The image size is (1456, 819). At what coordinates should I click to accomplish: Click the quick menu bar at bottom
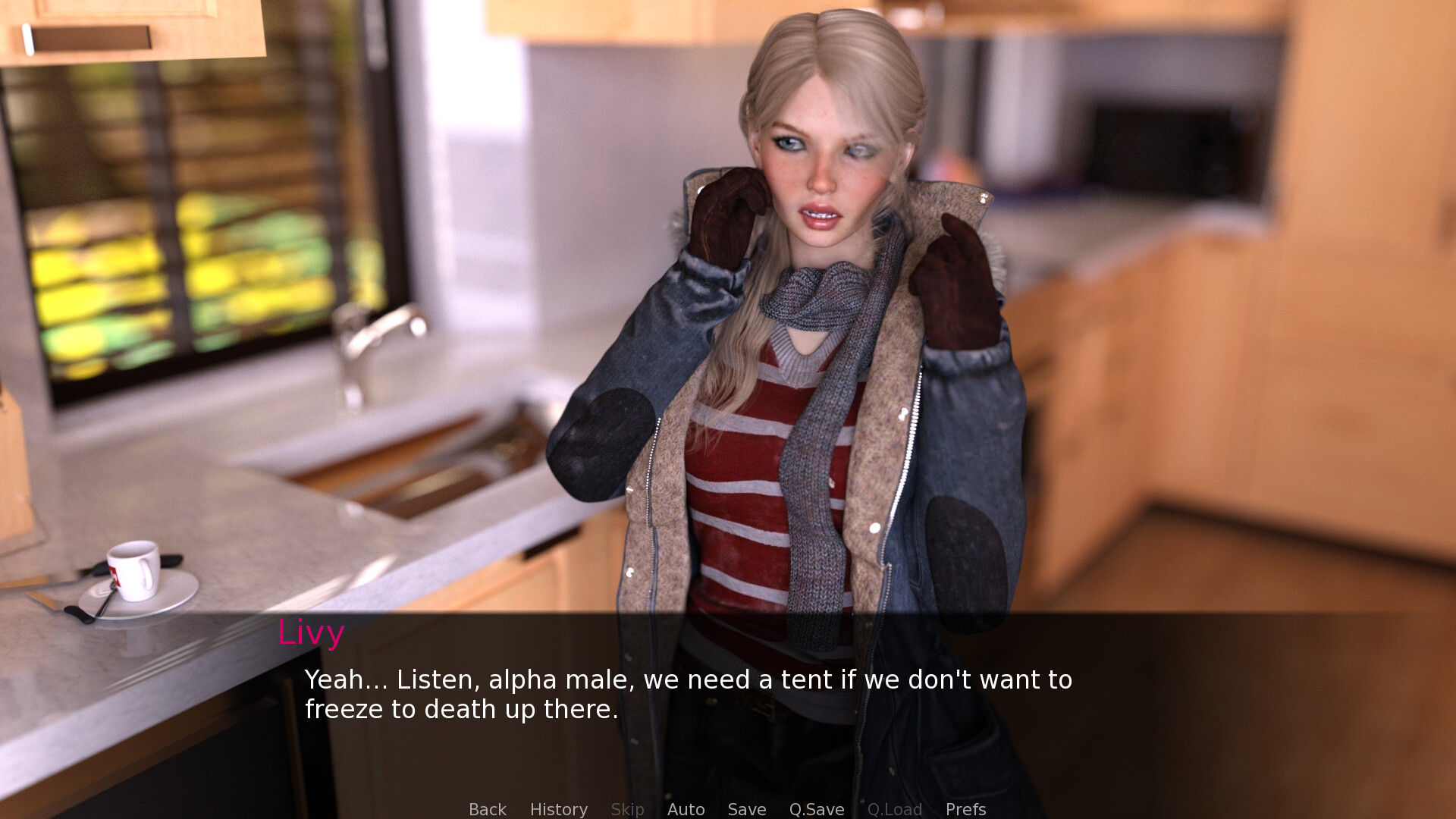[726, 809]
